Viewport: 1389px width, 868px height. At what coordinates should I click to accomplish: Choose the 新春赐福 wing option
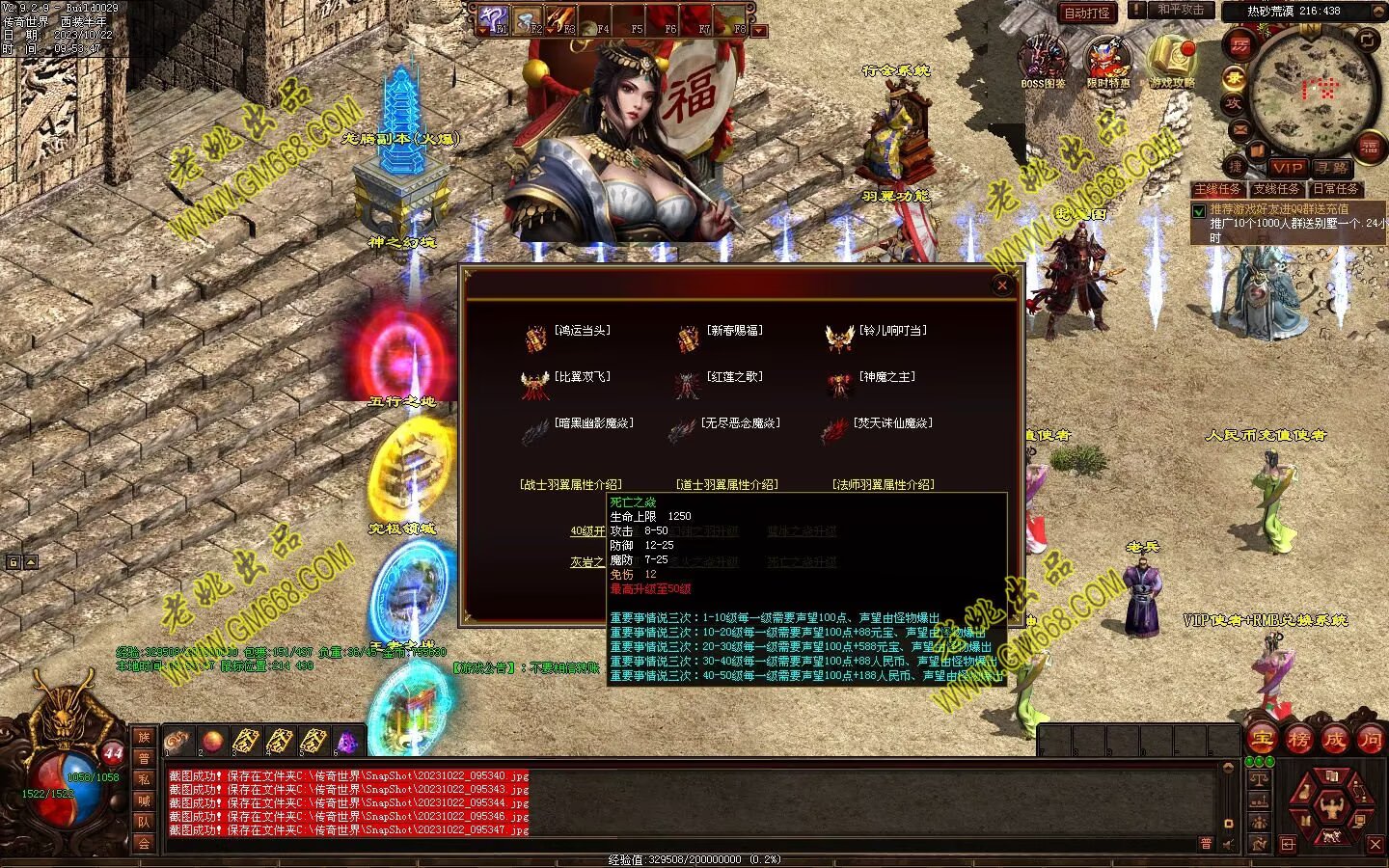pos(734,331)
